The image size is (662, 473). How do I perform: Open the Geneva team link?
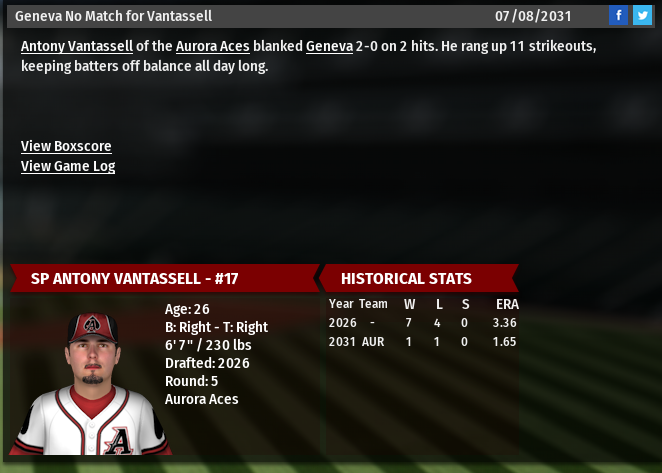329,47
